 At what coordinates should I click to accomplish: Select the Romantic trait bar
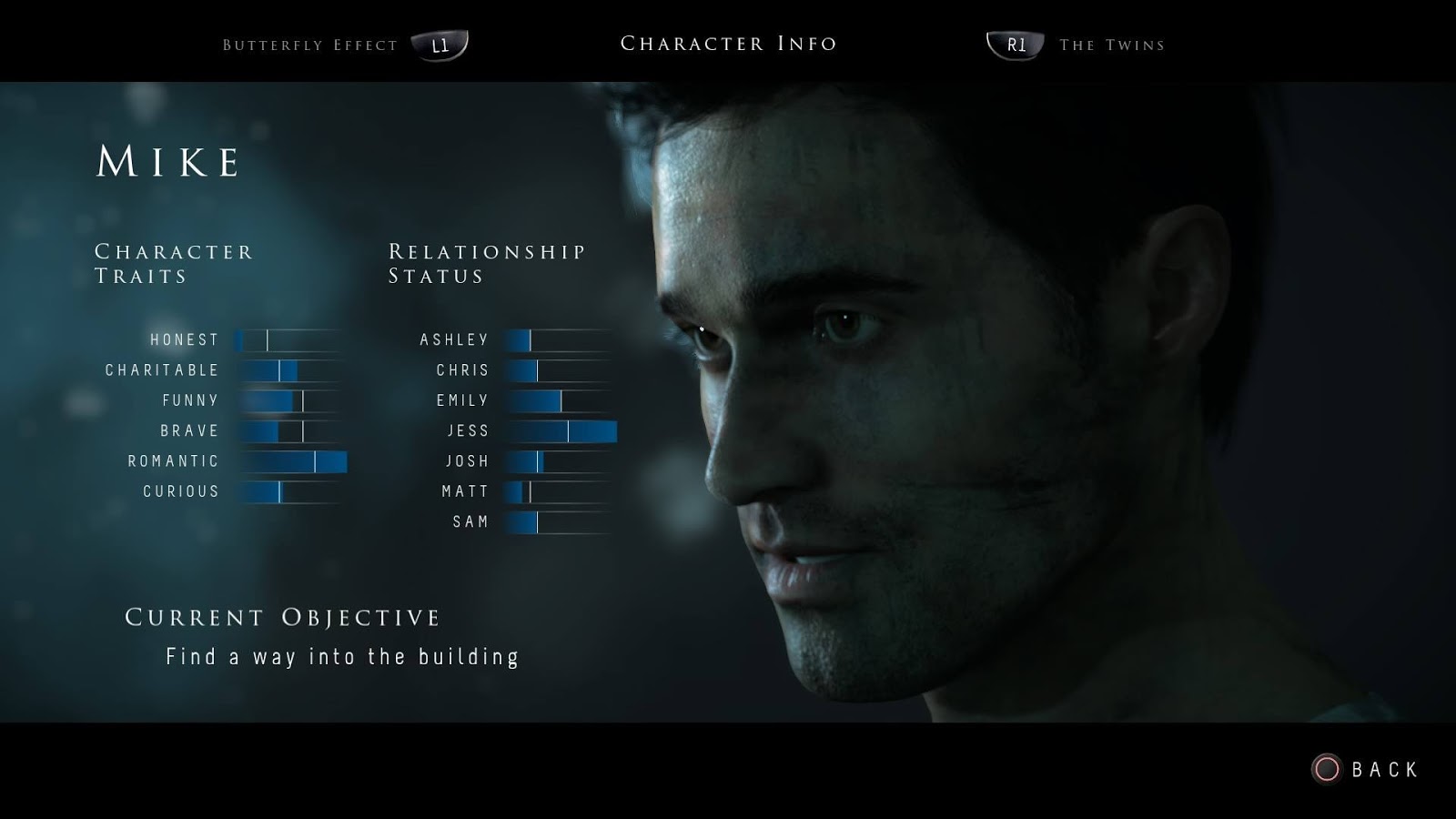pyautogui.click(x=291, y=460)
